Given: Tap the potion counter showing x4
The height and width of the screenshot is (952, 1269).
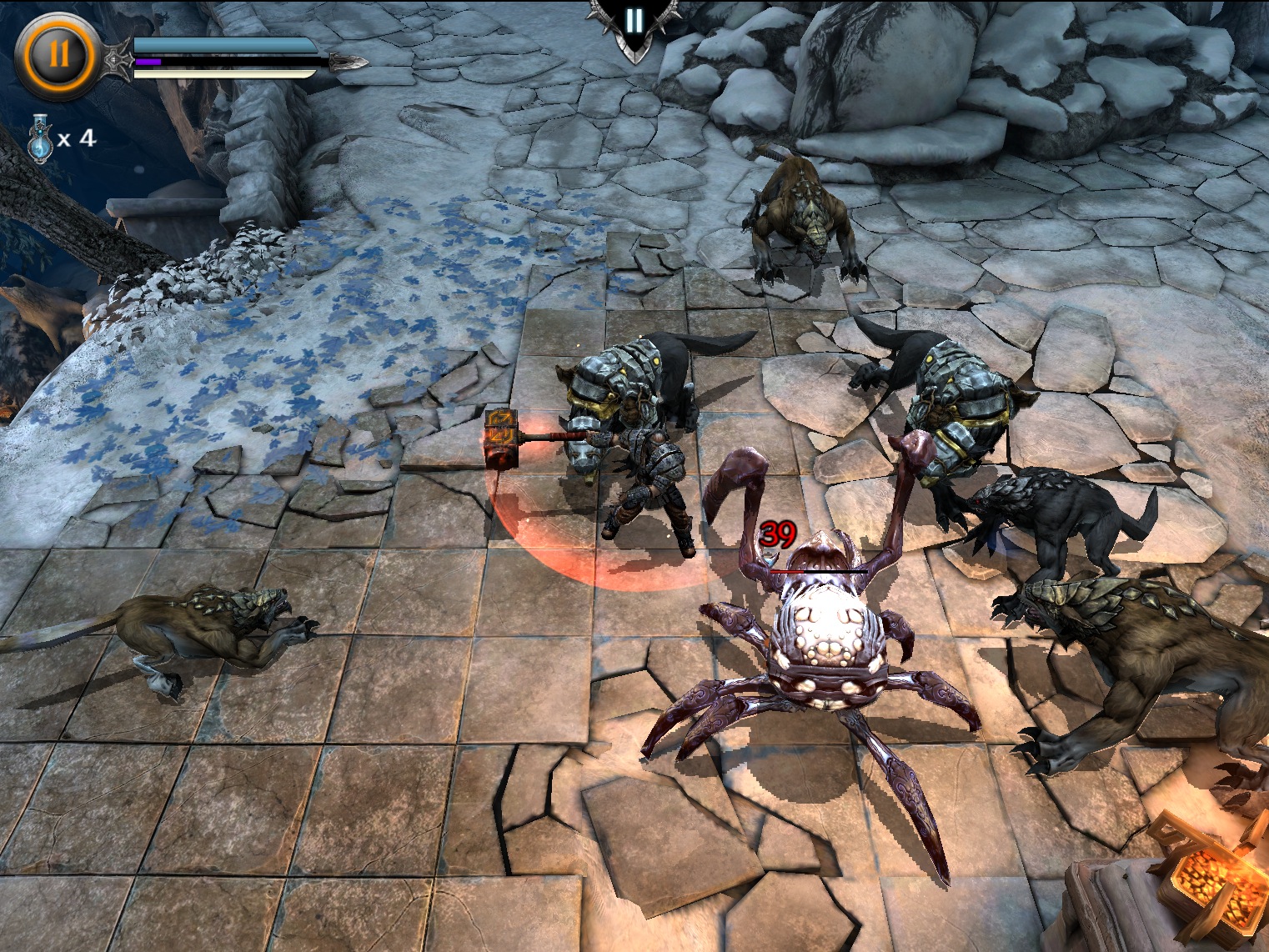Looking at the screenshot, I should pyautogui.click(x=78, y=138).
